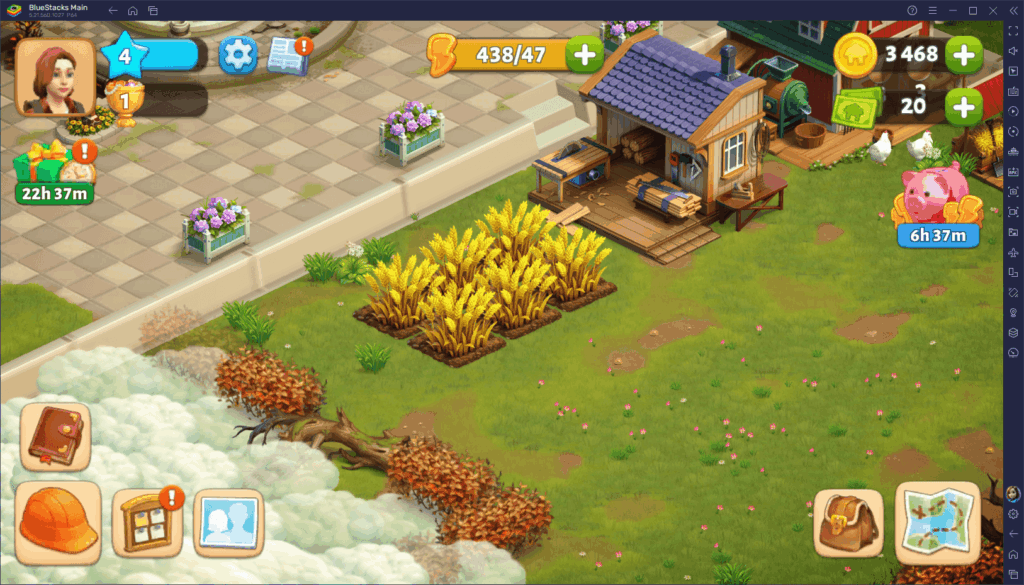Open the blue gear settings
Viewport: 1024px width, 585px height.
click(238, 54)
